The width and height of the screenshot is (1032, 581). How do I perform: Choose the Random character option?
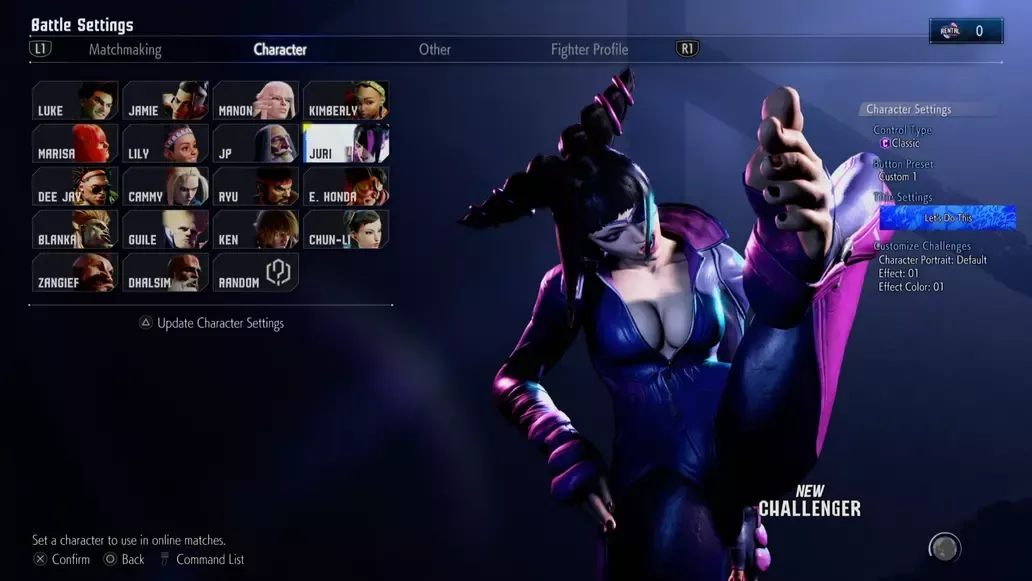click(256, 273)
